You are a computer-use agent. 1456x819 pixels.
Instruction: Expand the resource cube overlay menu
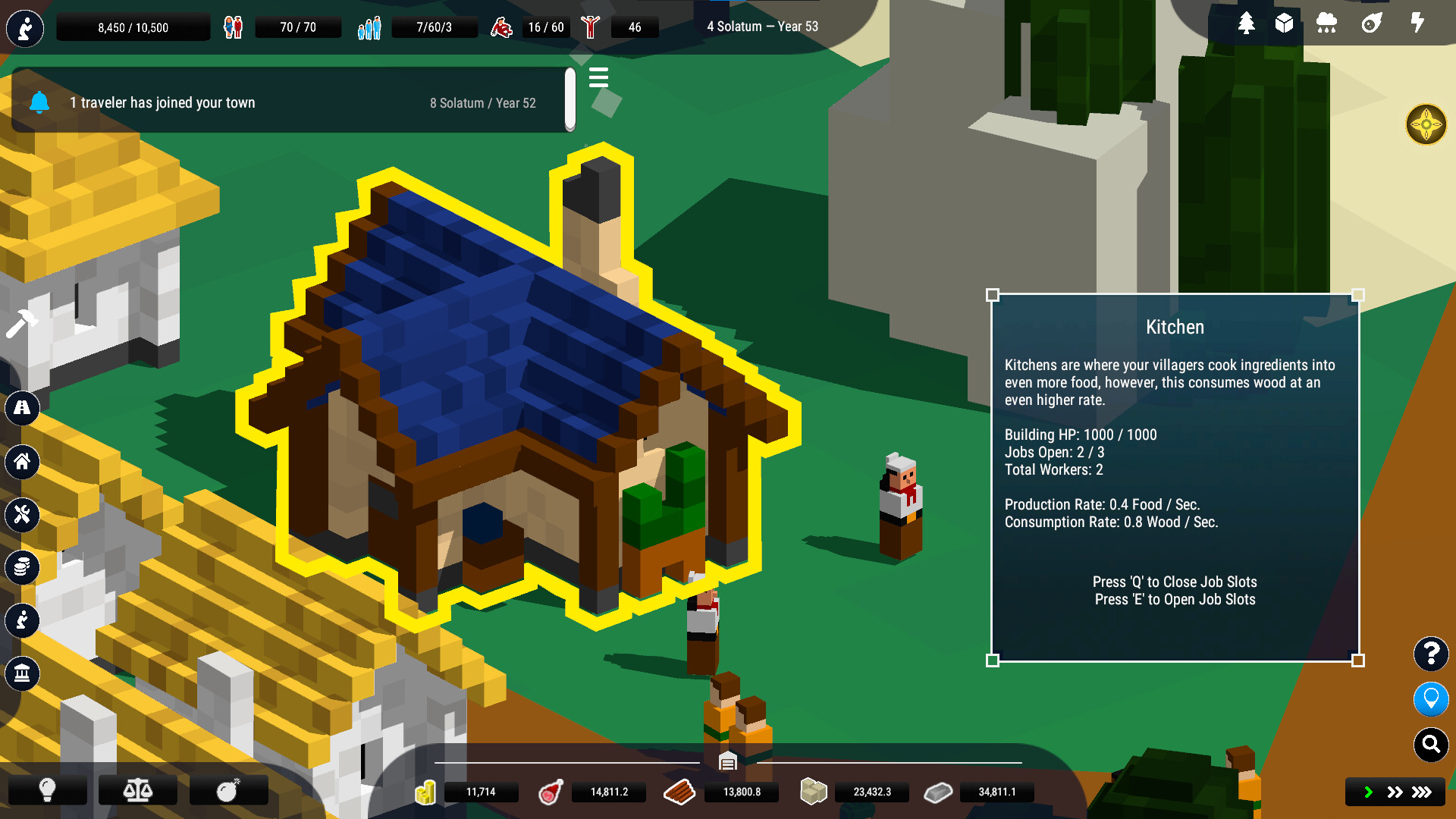[1285, 24]
